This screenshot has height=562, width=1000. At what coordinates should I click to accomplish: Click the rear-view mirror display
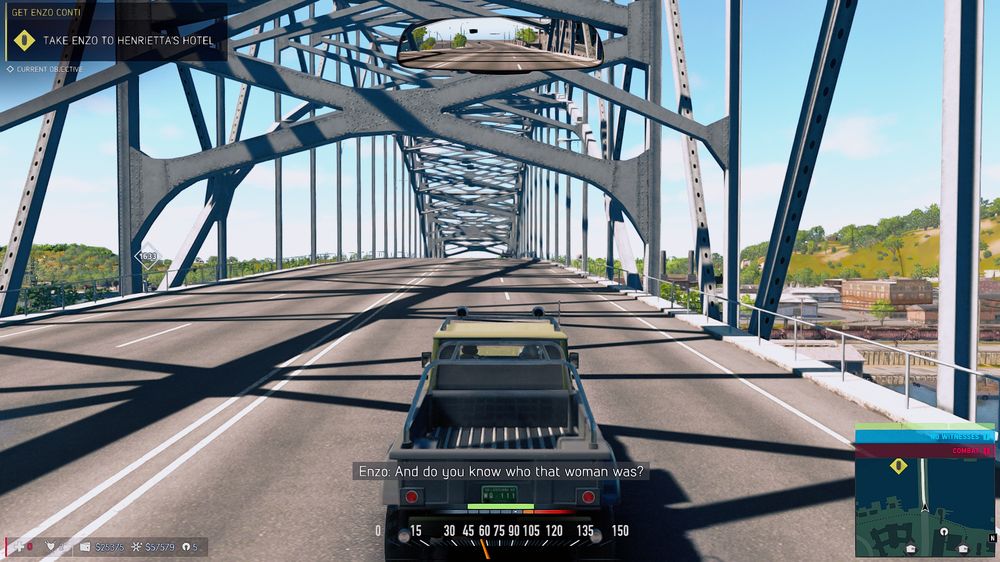pyautogui.click(x=499, y=43)
